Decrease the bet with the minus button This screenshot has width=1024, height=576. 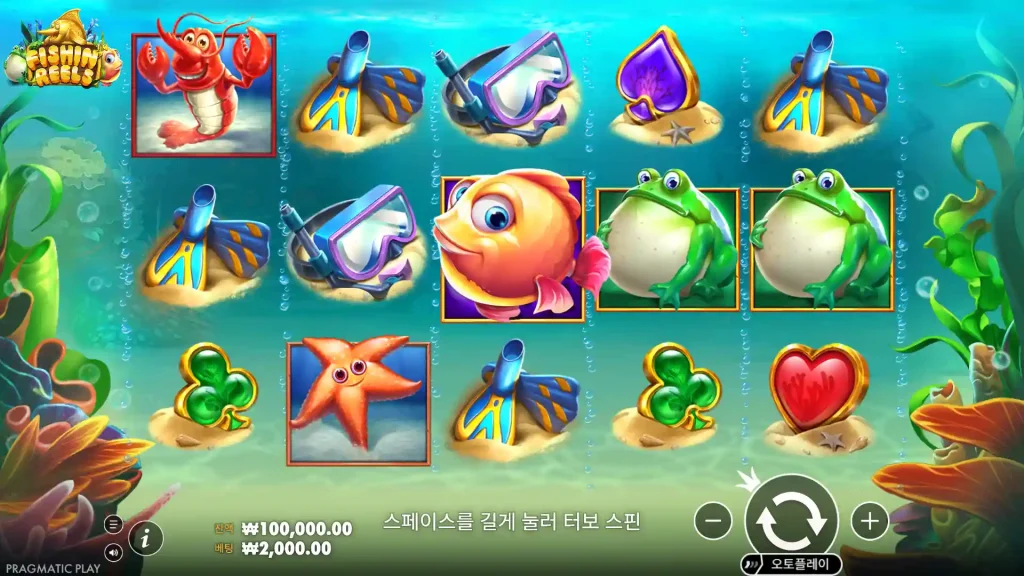[713, 520]
